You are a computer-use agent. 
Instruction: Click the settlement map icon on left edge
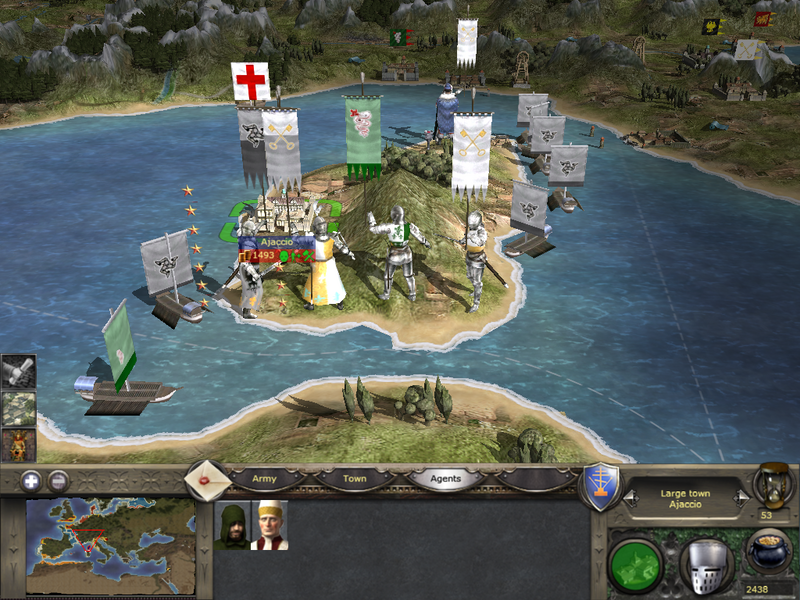[19, 408]
